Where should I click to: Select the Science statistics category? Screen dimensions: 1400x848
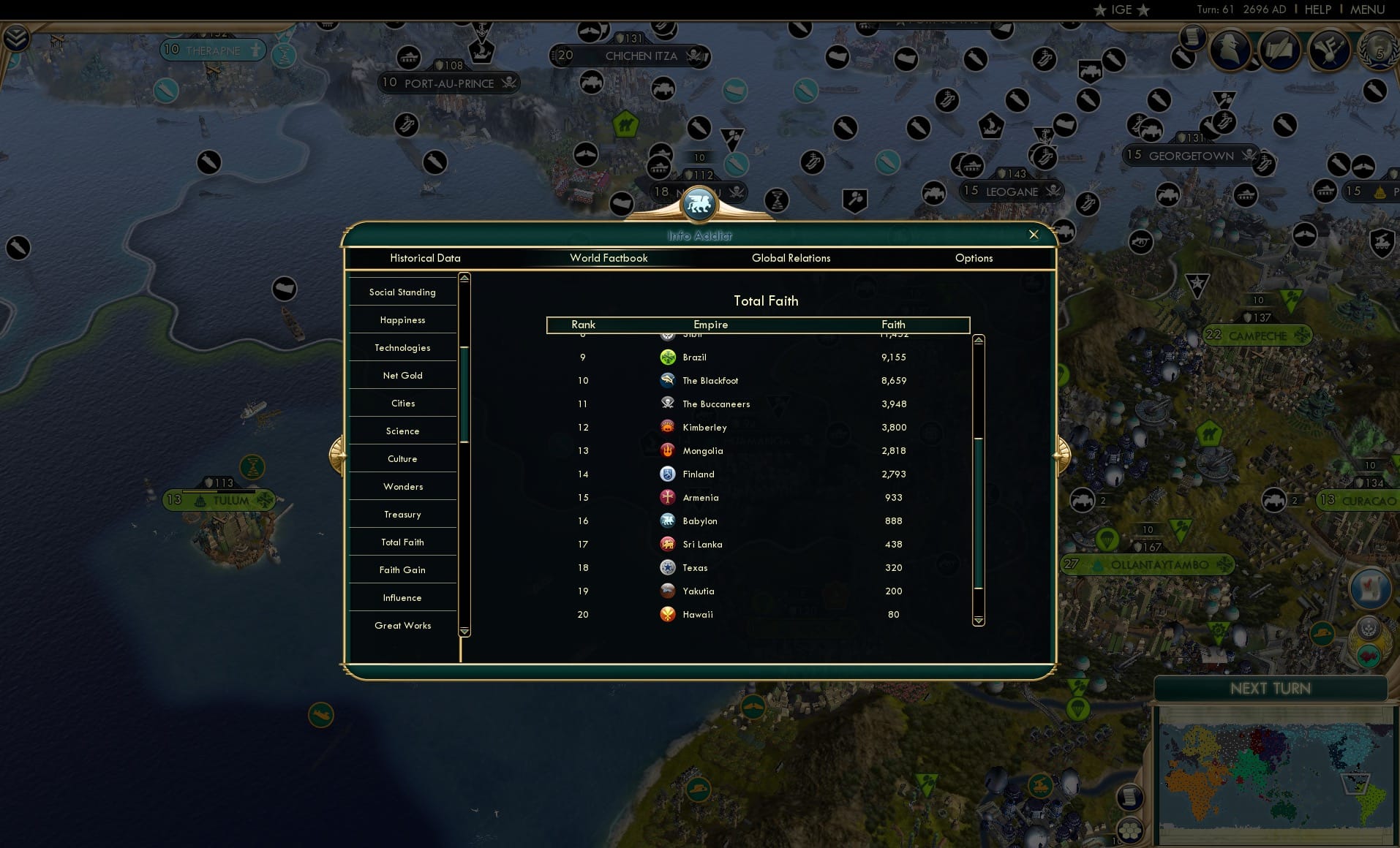[x=402, y=431]
